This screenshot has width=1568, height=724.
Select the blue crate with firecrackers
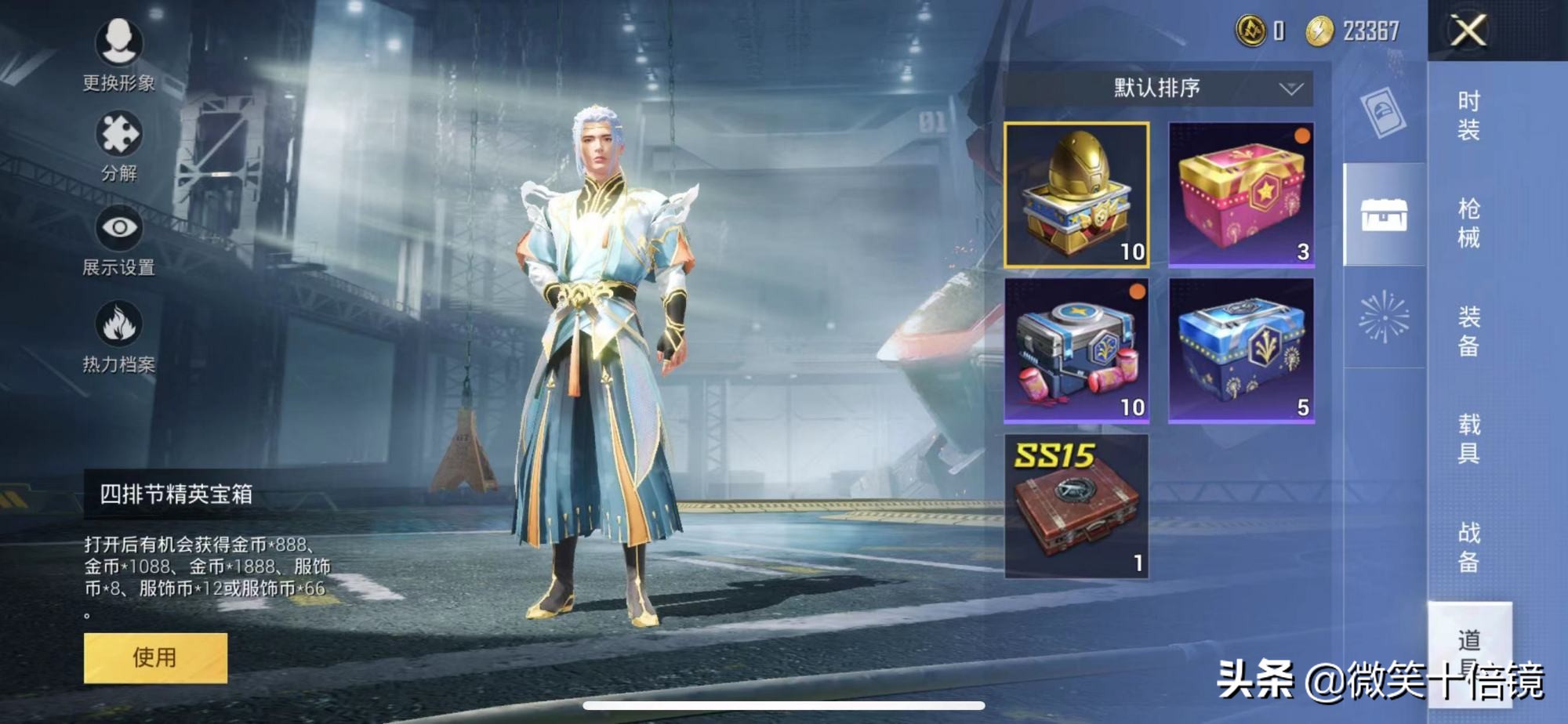tap(1077, 350)
